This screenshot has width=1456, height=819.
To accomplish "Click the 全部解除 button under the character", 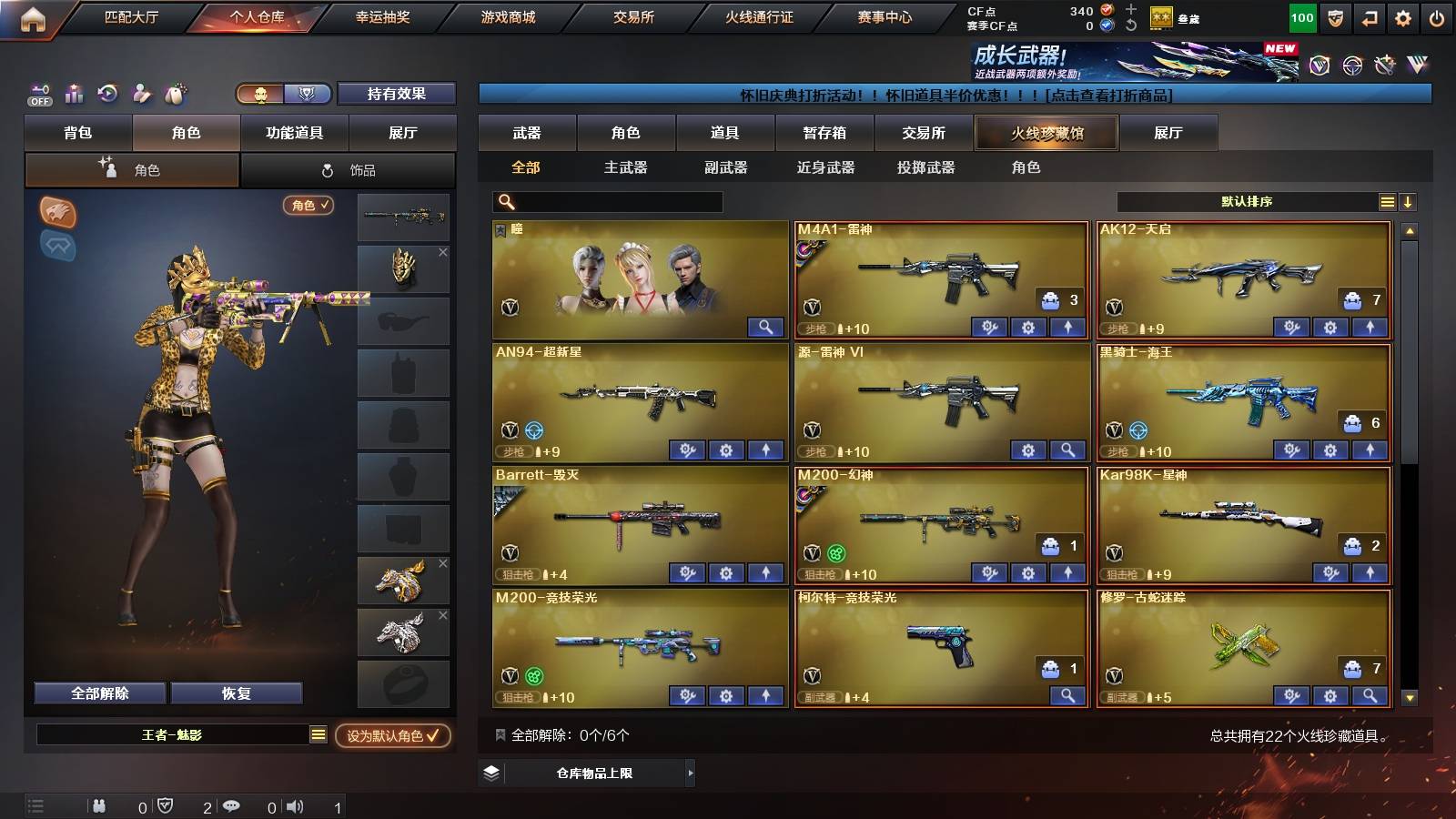I will click(x=98, y=693).
